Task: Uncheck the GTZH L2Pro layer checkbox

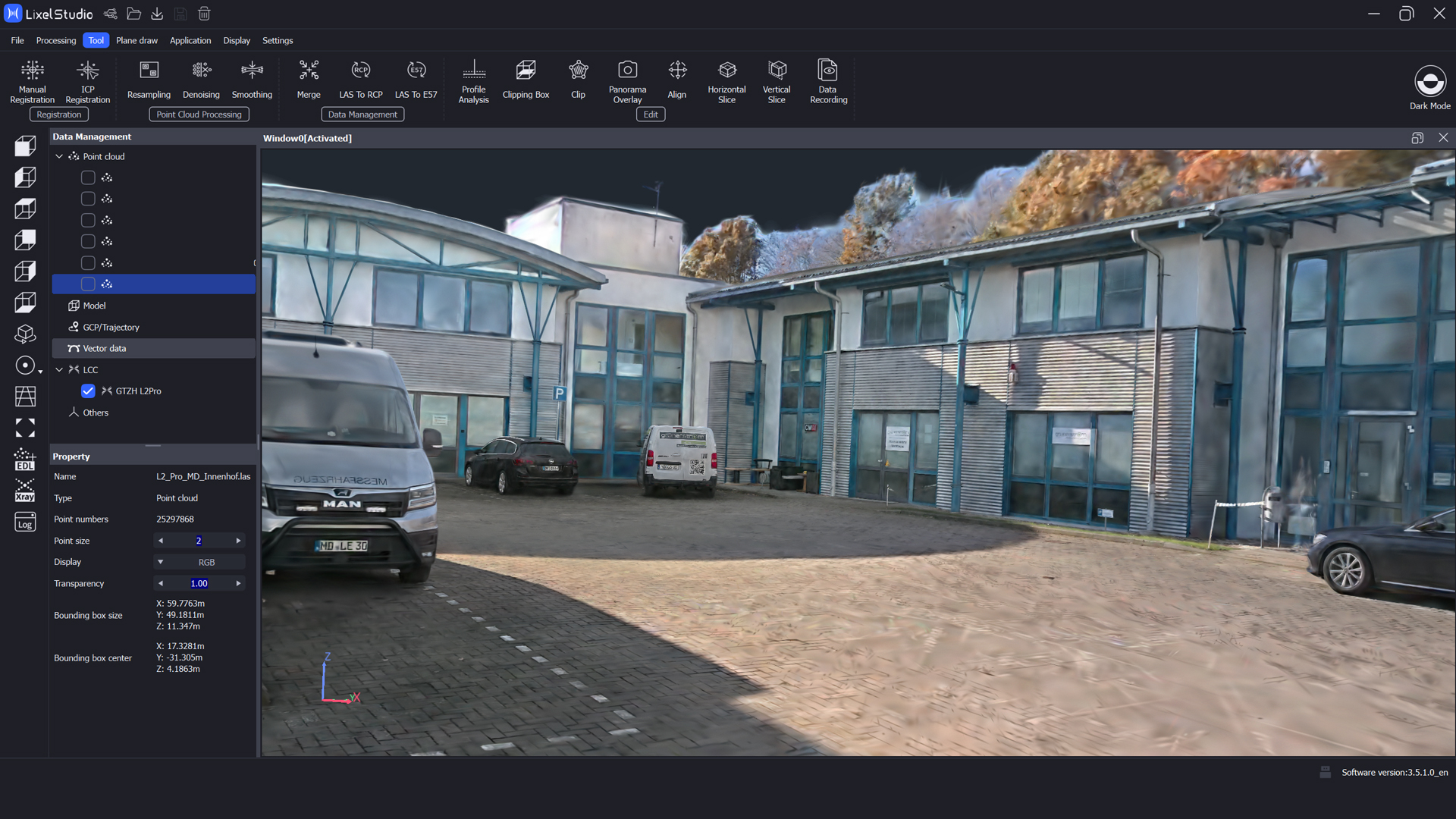Action: coord(88,391)
